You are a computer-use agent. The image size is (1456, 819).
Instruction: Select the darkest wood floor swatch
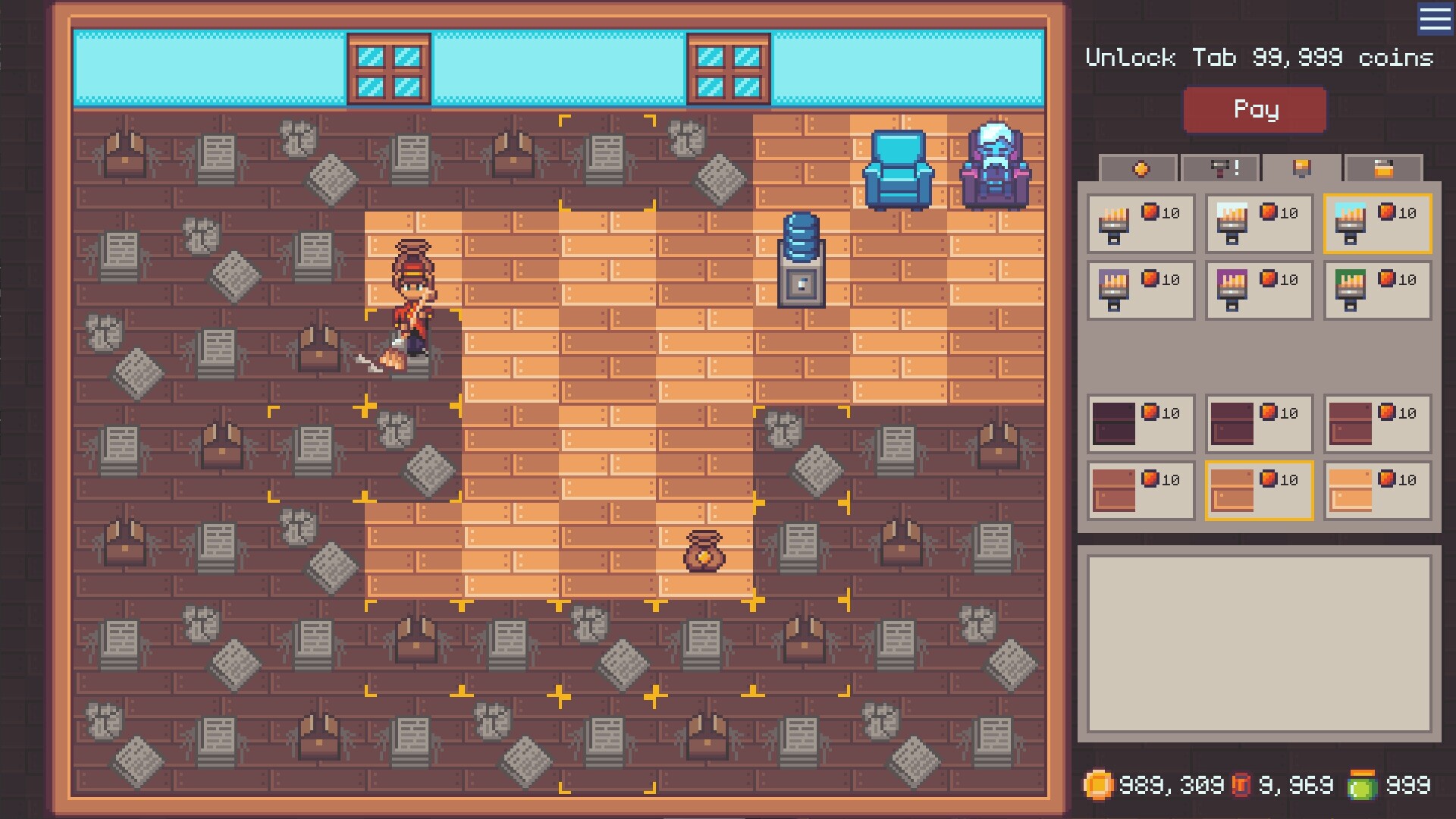coord(1140,424)
